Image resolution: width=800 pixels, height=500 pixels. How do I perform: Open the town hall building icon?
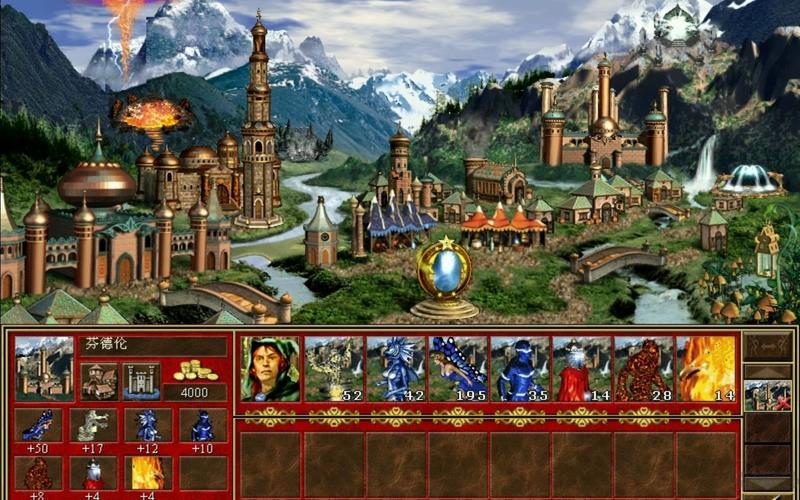coord(99,381)
